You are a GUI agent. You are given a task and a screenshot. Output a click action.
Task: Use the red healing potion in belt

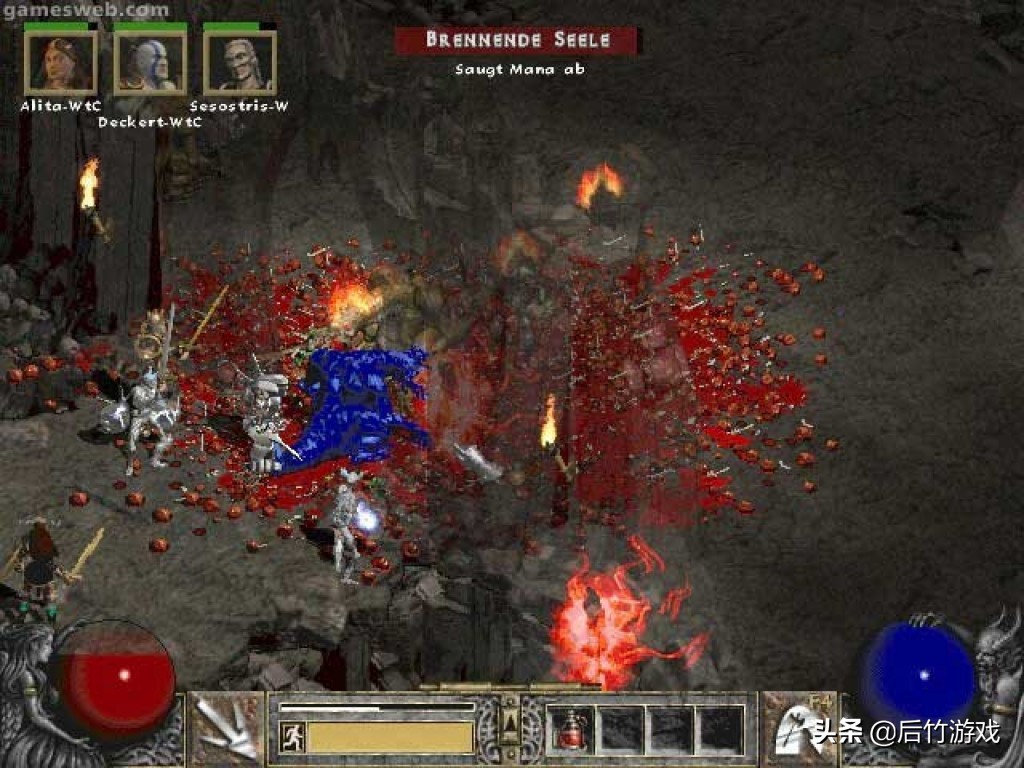tap(571, 729)
